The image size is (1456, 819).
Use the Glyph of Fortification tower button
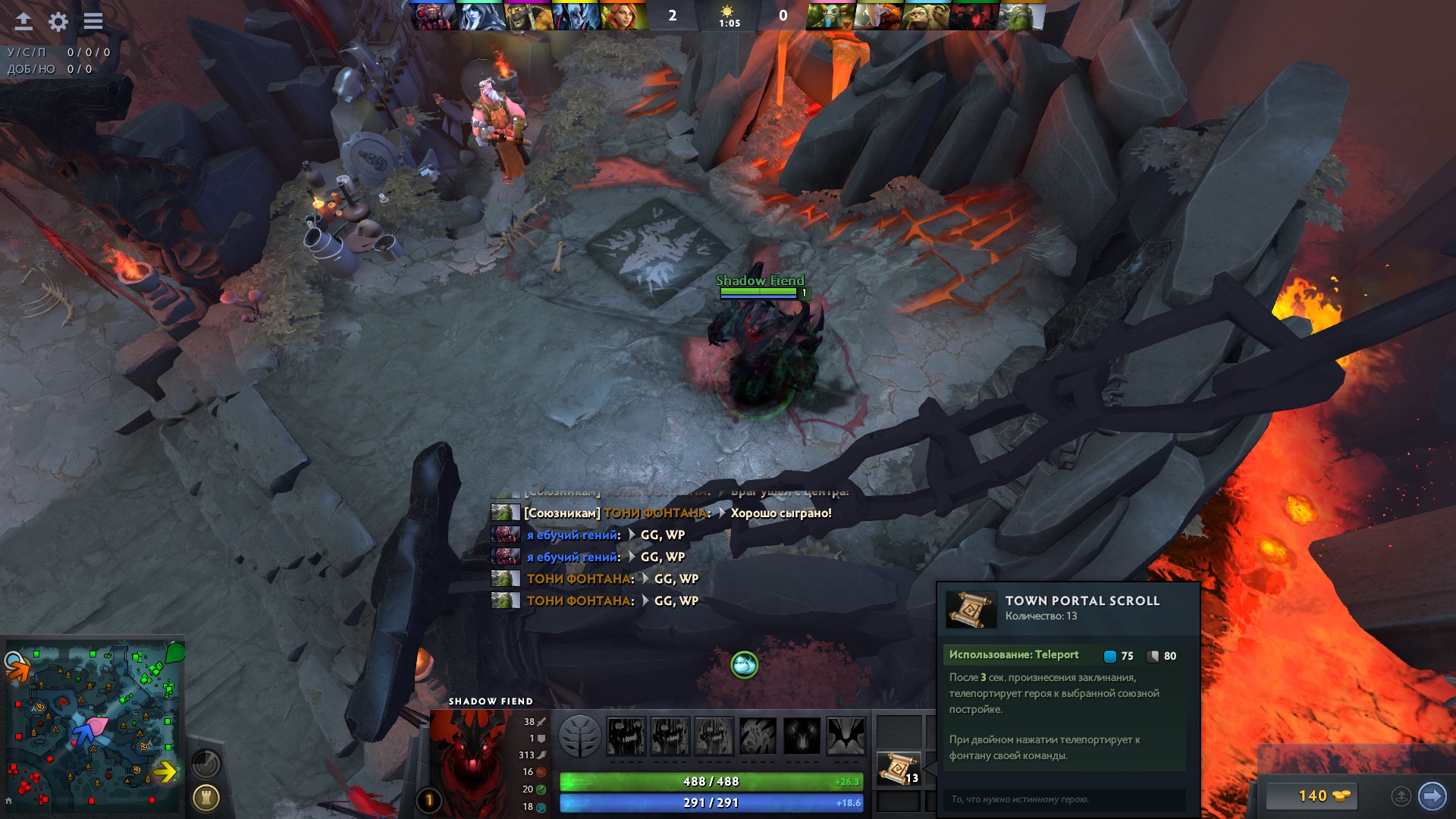point(206,798)
